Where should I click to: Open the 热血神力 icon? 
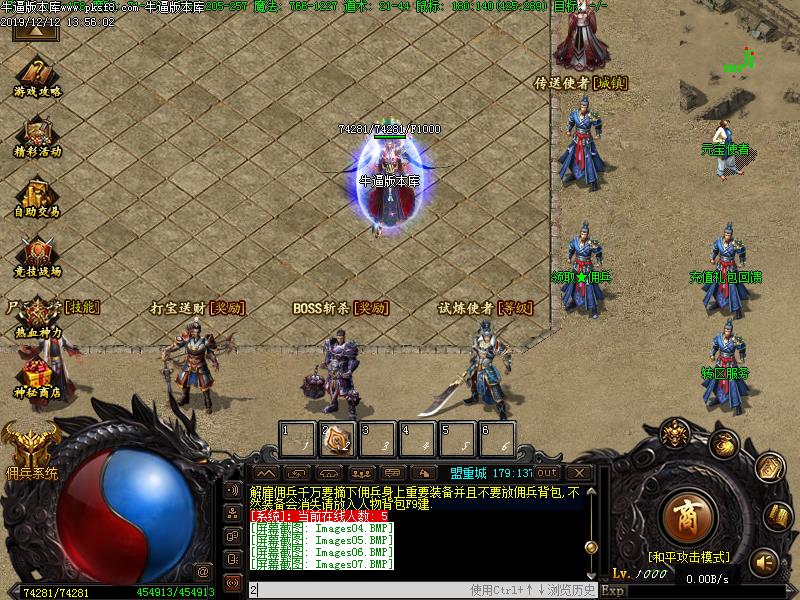38,316
